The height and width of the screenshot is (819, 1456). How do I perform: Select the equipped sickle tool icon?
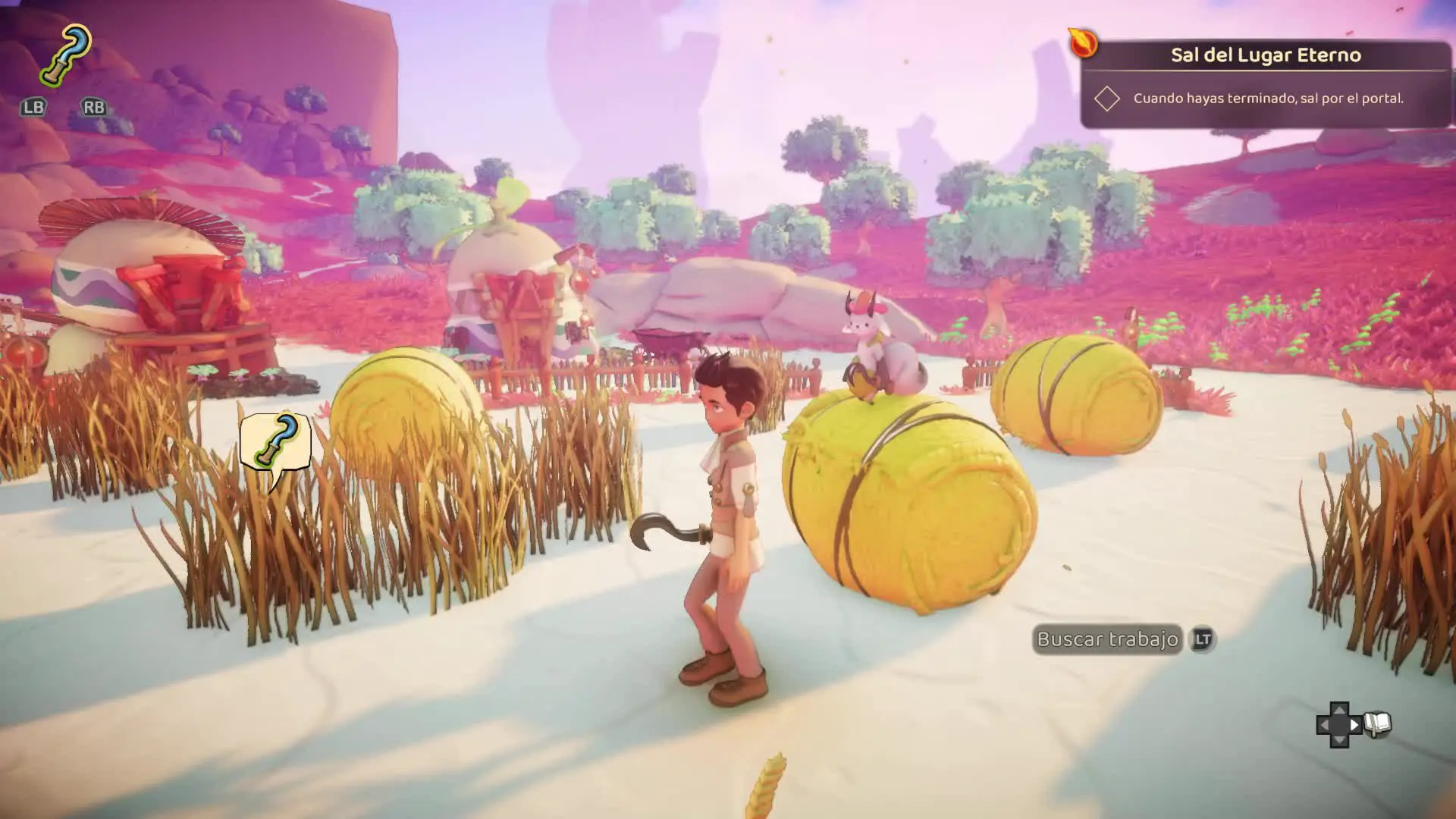pos(66,55)
